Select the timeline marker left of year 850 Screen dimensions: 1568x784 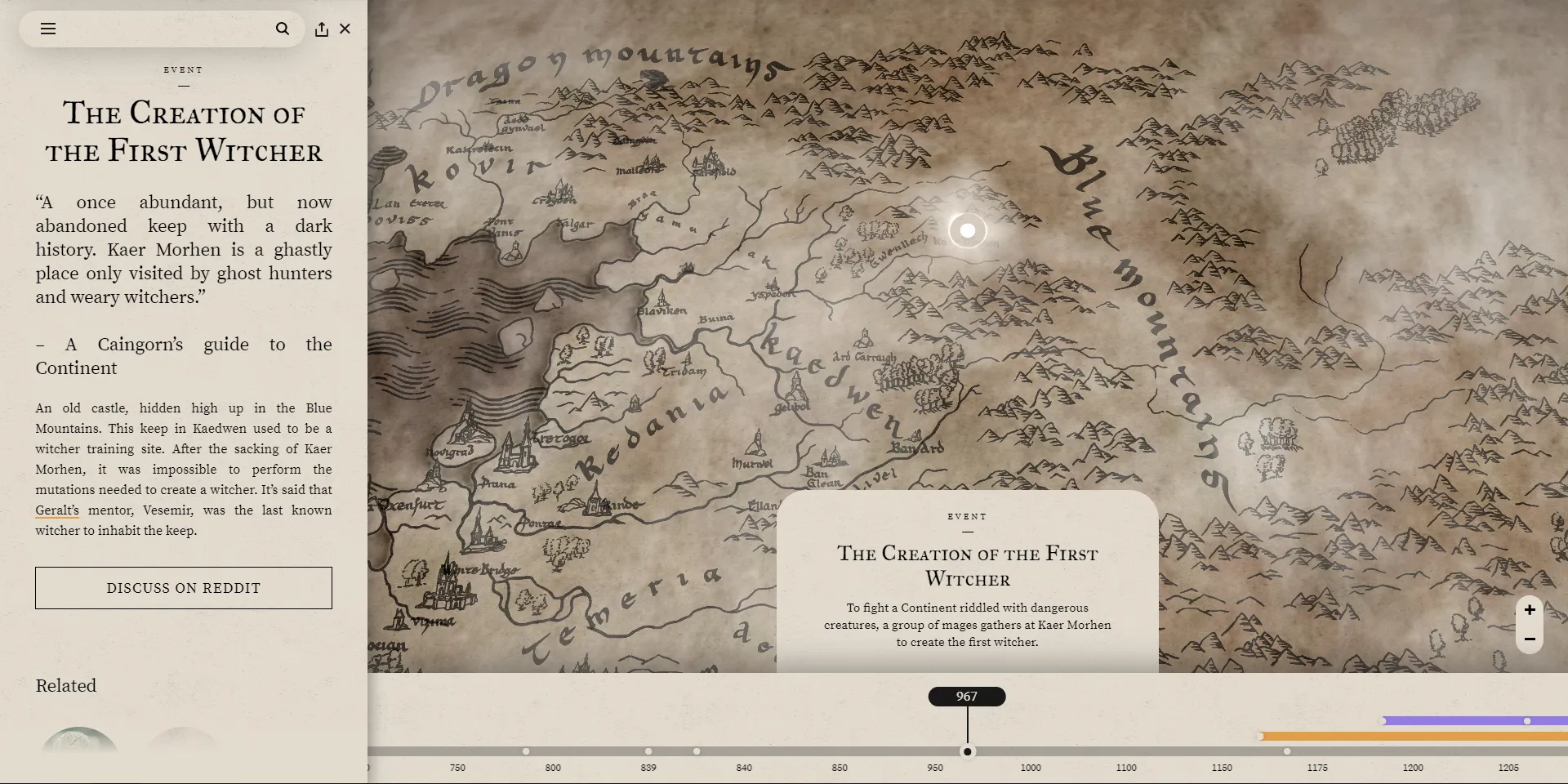[x=696, y=751]
